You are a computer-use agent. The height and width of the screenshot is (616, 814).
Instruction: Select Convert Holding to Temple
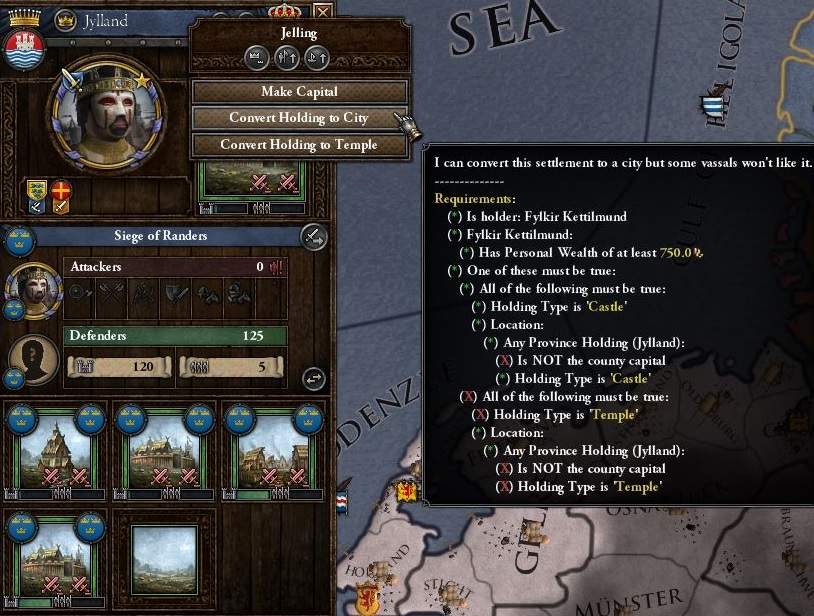coord(299,145)
